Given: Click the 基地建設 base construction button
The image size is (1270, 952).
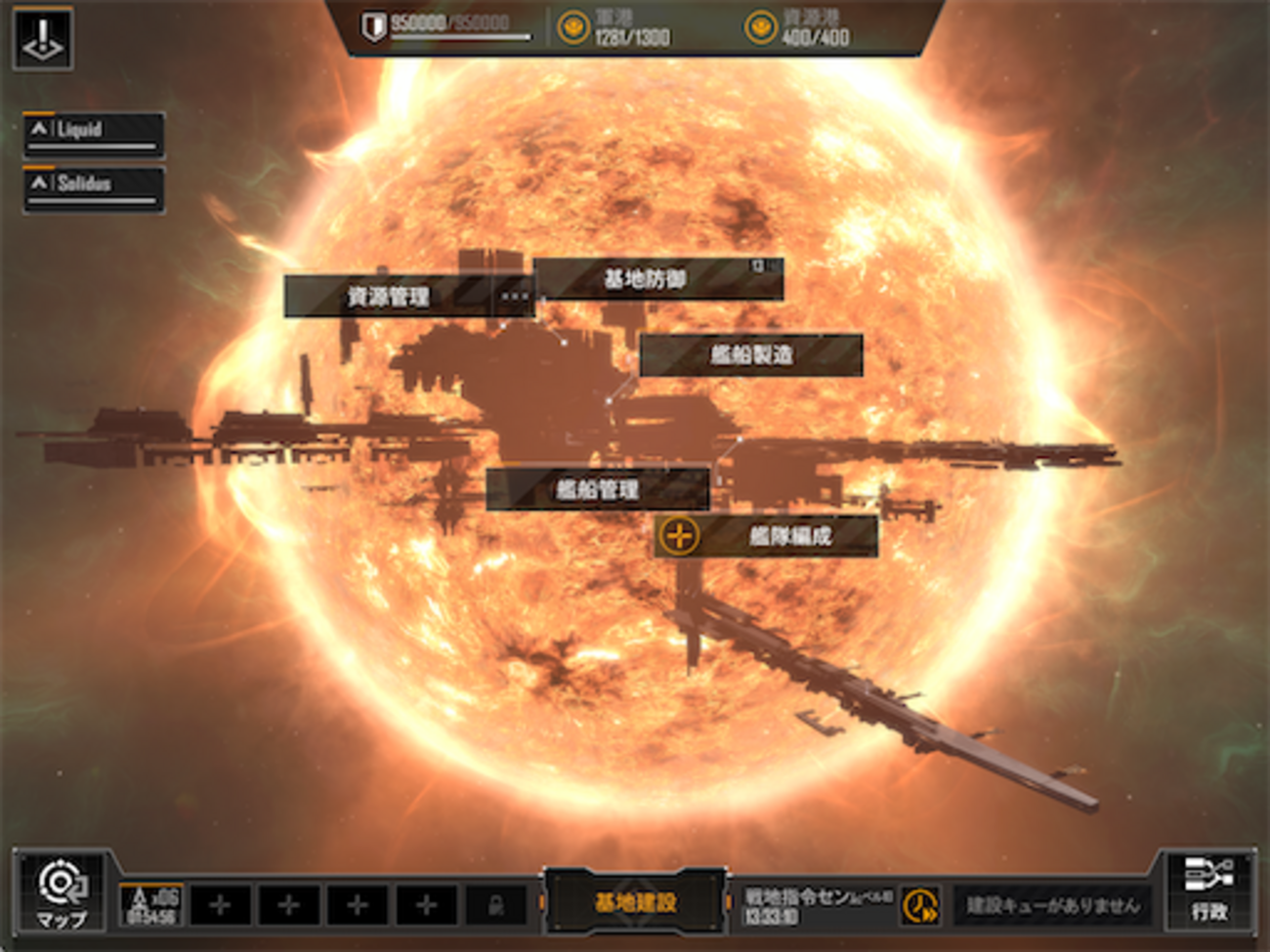Looking at the screenshot, I should point(635,902).
